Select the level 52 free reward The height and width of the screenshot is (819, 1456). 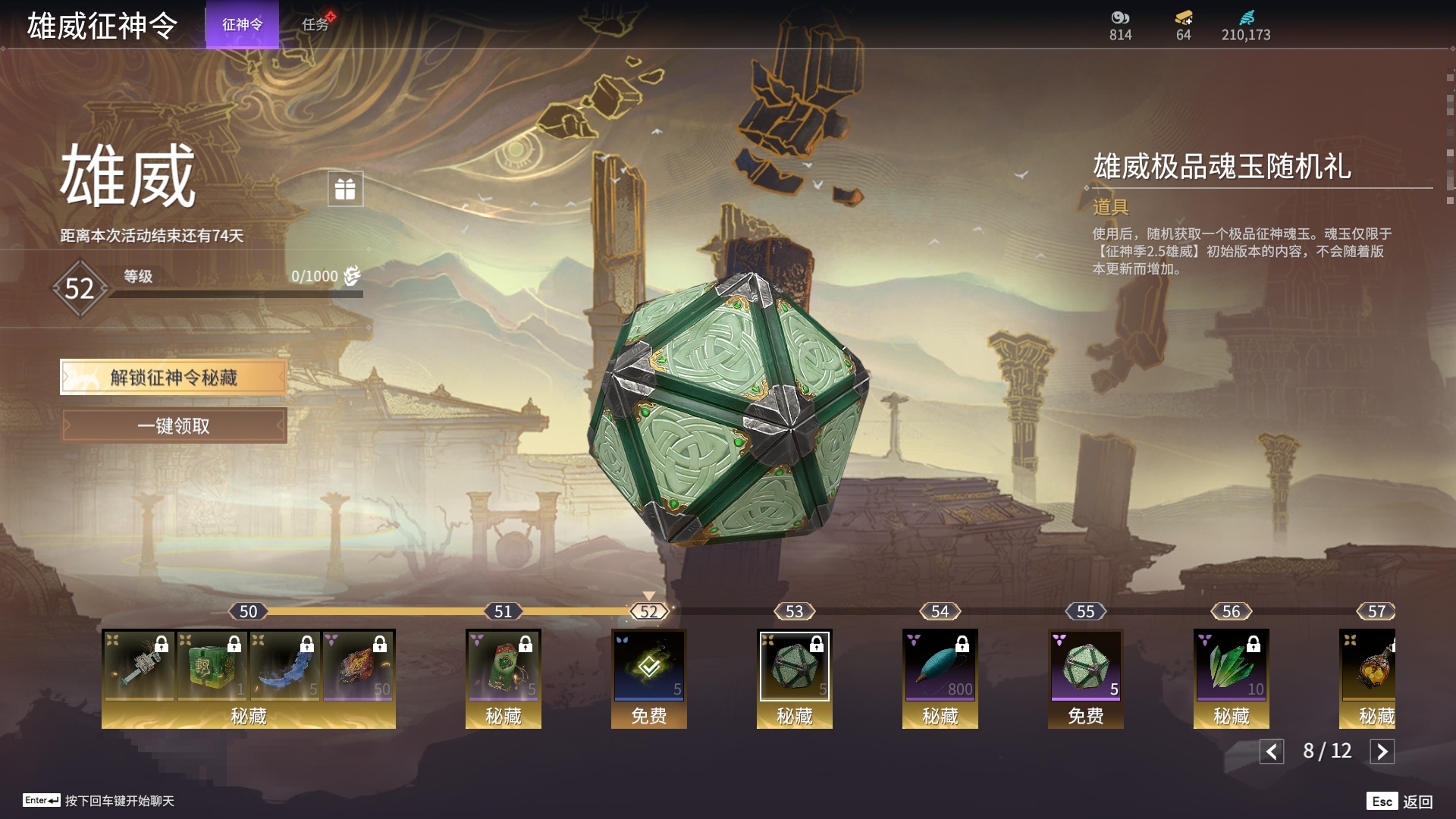(x=649, y=667)
